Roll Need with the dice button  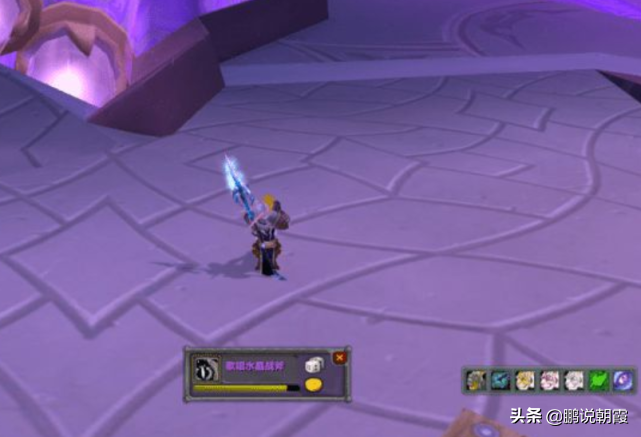[314, 366]
